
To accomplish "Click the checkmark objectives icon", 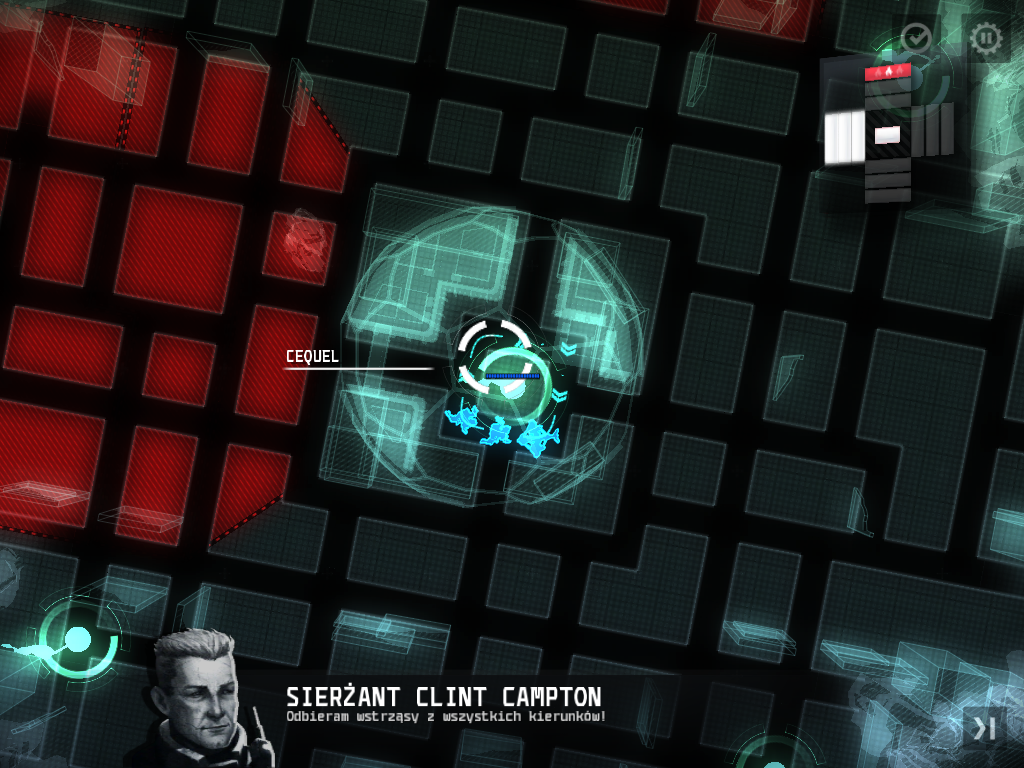I will (x=916, y=39).
